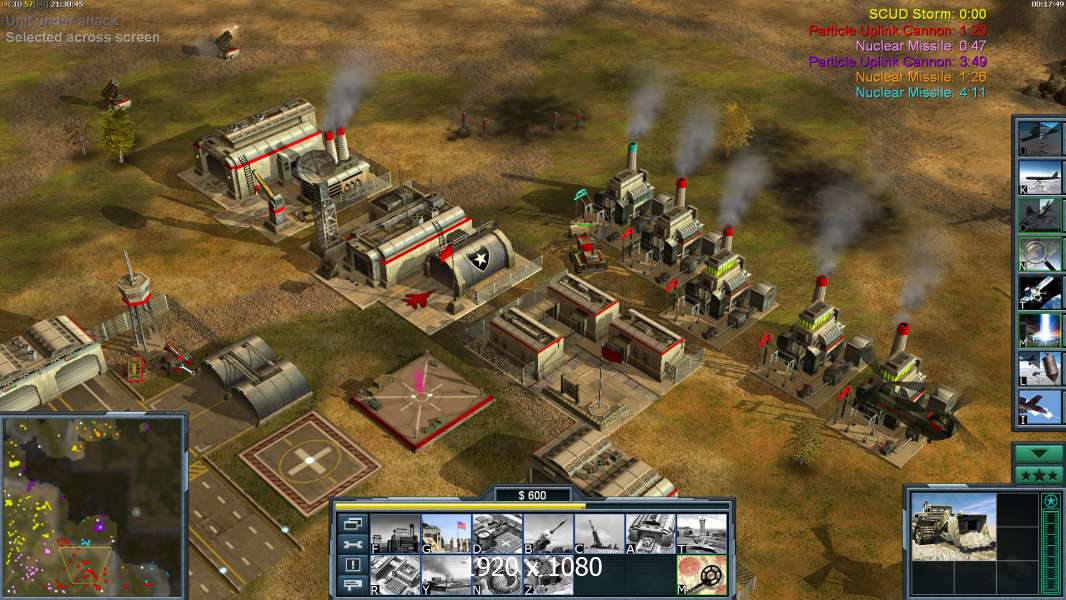Fire the particle beam power marked M
Screen dimensions: 1066x600
click(1038, 330)
